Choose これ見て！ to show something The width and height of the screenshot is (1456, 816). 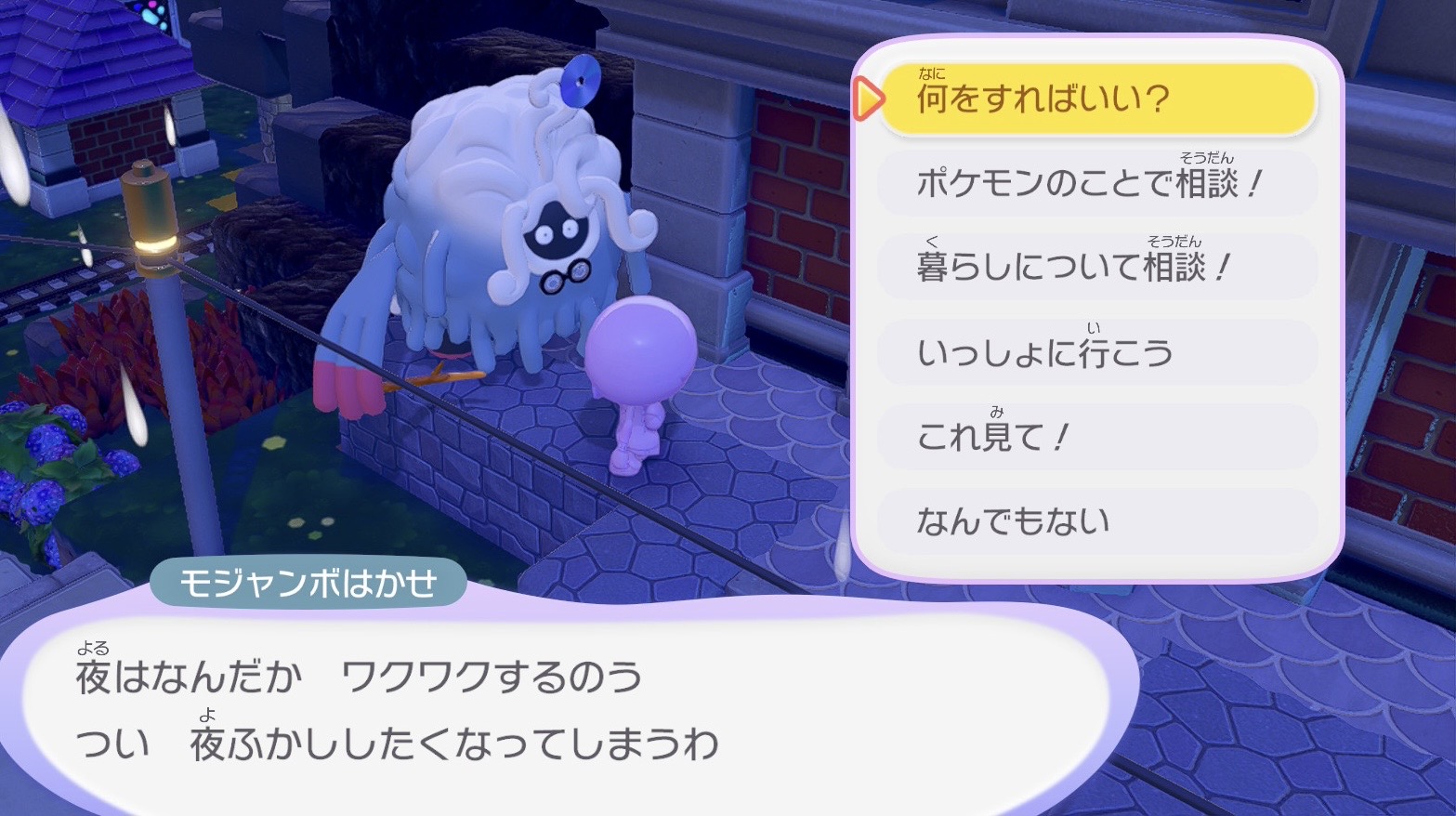click(x=993, y=437)
